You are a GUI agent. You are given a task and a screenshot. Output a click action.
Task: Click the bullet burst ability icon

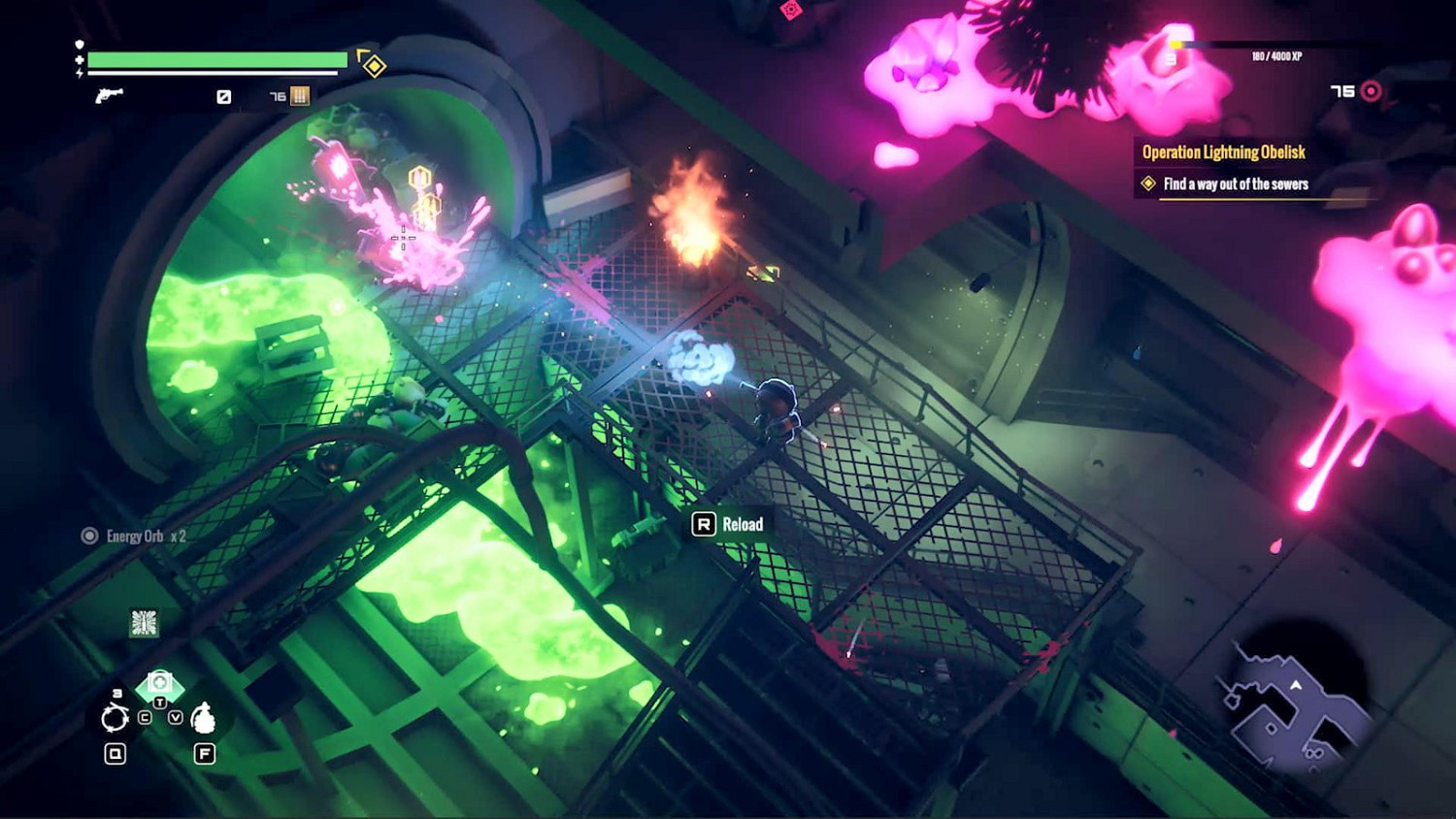click(x=144, y=623)
